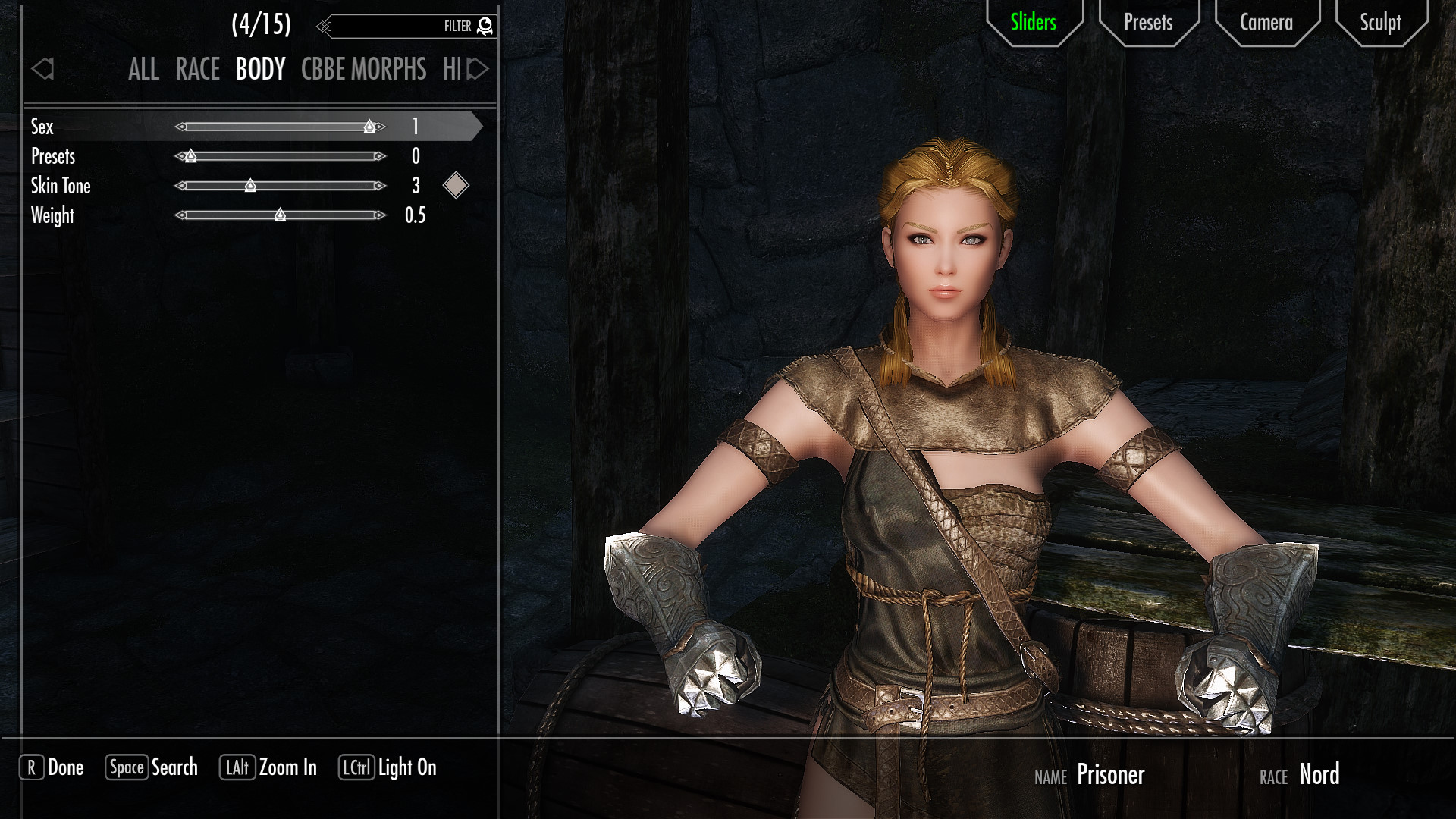Switch to the Presets tab
1456x819 pixels.
(1148, 23)
